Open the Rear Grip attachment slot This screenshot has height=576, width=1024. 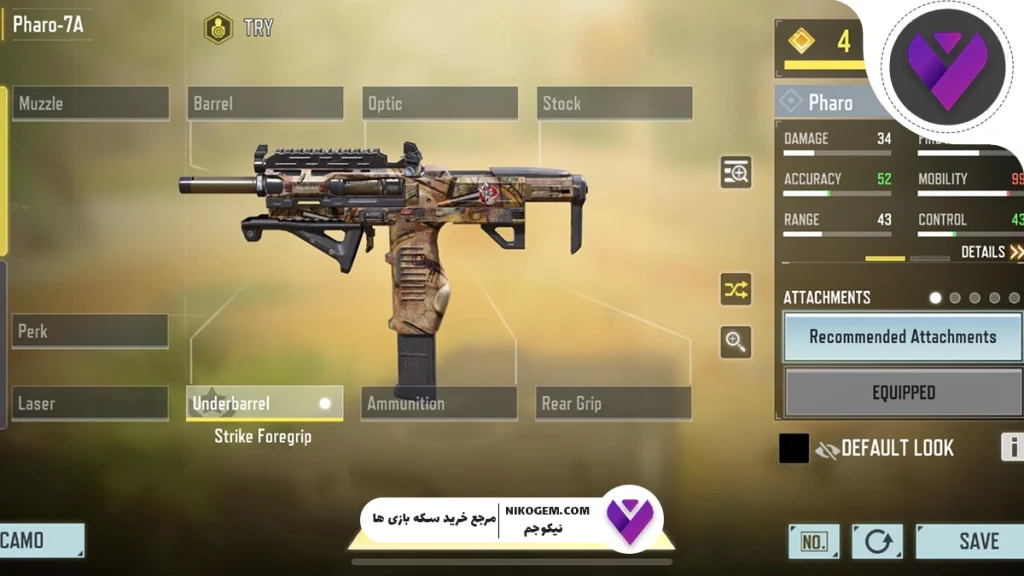pyautogui.click(x=613, y=403)
